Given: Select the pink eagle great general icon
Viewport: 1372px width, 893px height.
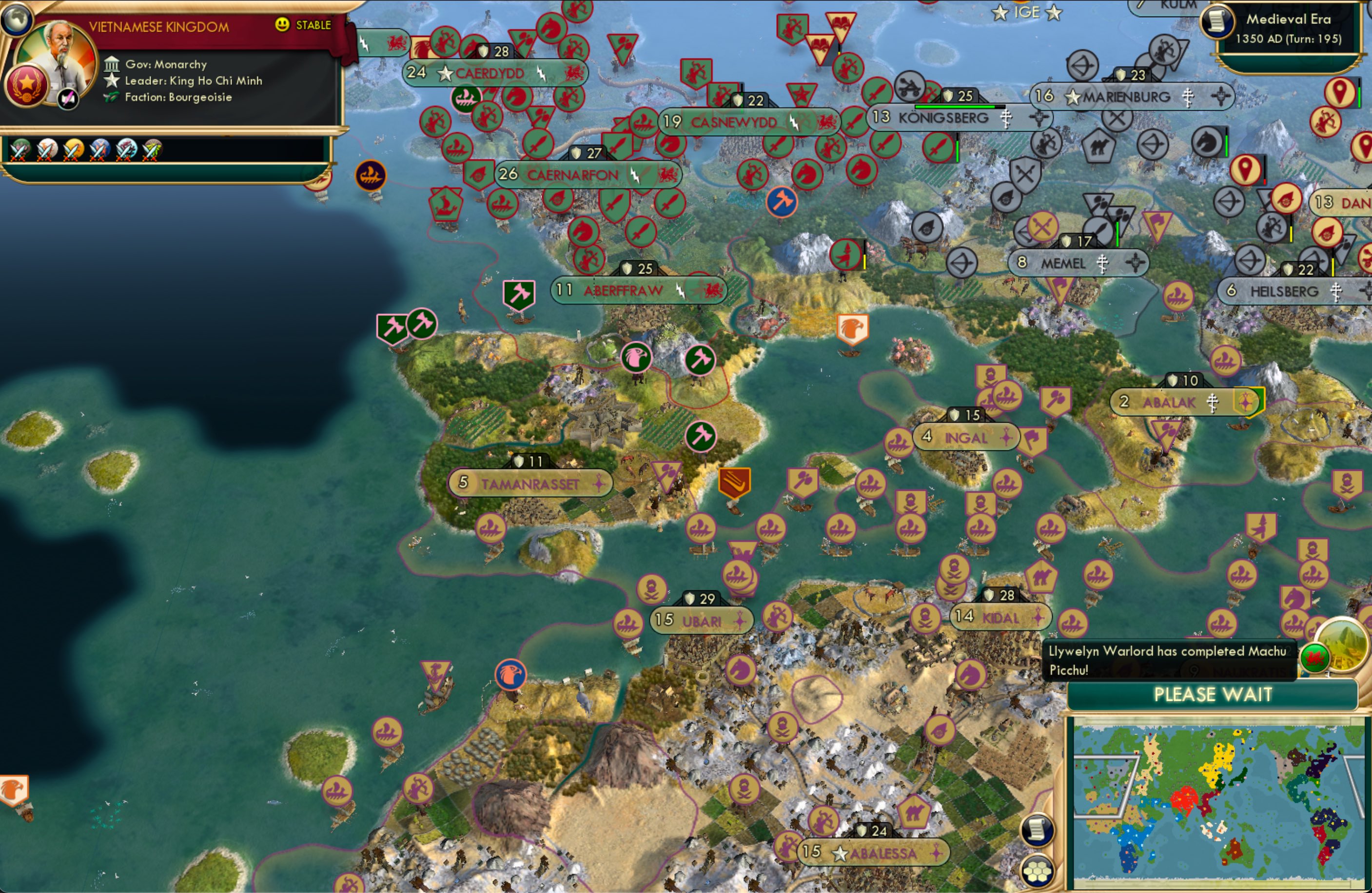Looking at the screenshot, I should coord(636,357).
